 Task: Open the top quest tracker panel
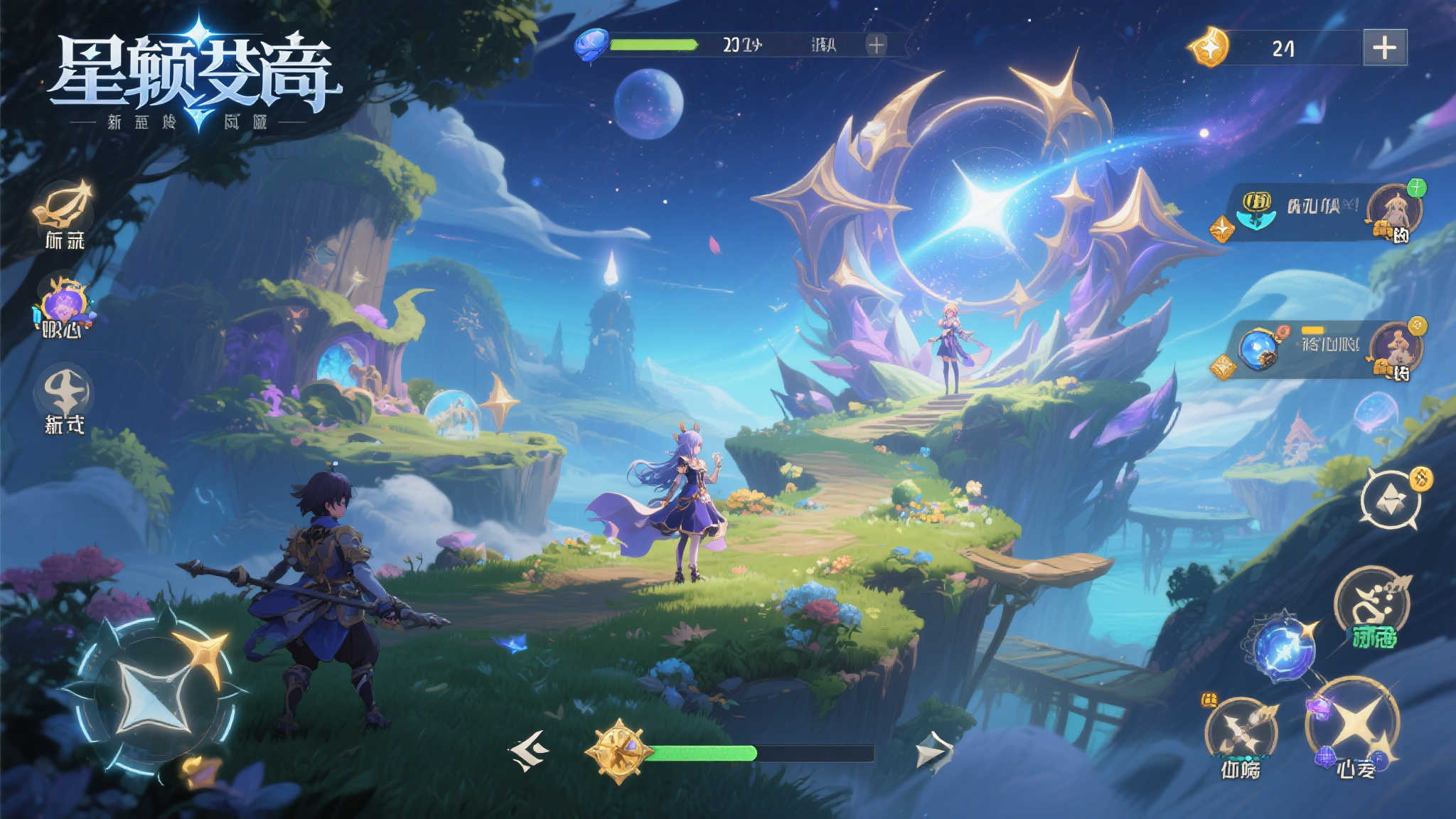tap(1322, 211)
